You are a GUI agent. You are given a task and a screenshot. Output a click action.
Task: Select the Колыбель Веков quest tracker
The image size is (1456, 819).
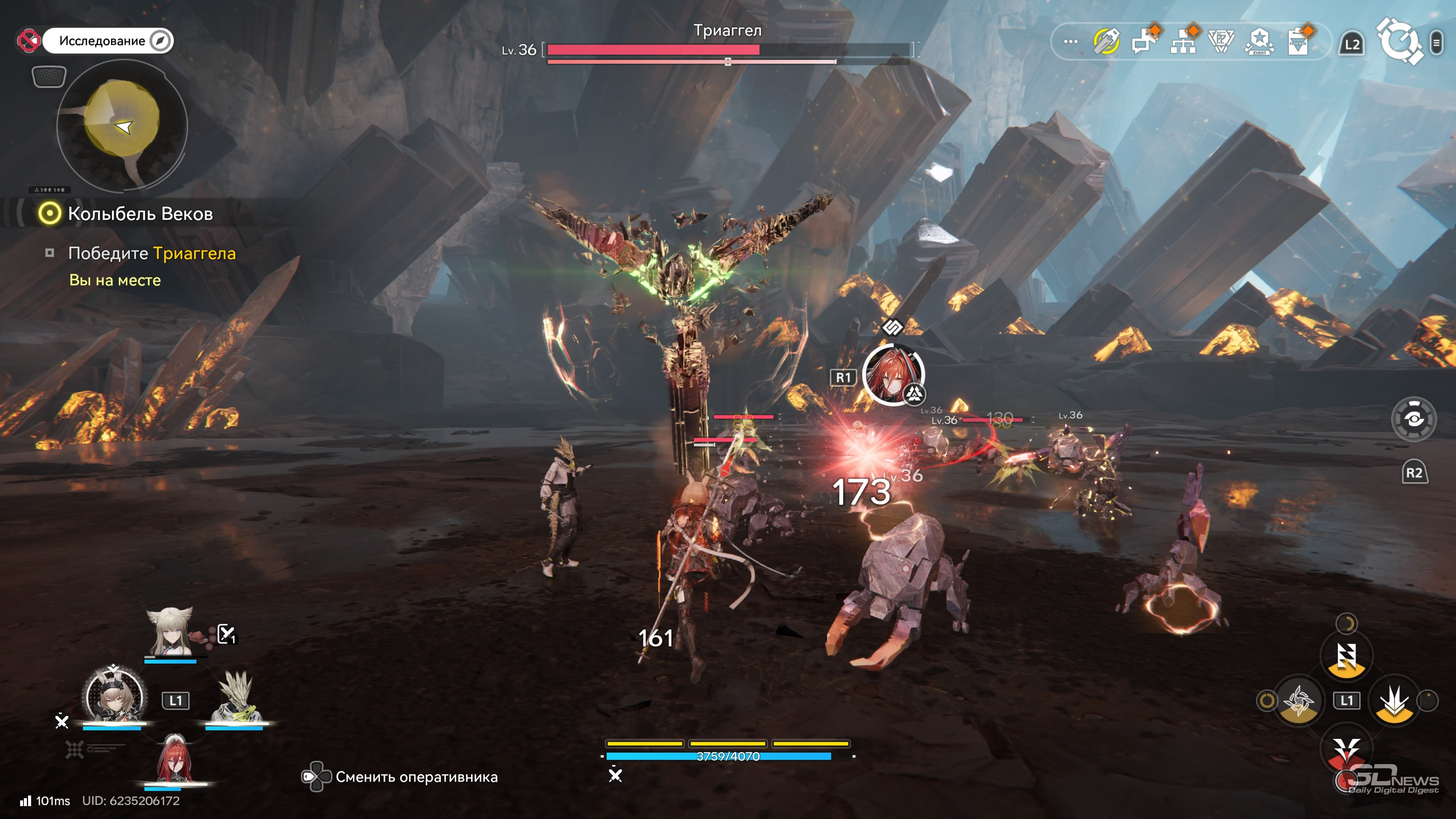click(x=140, y=213)
